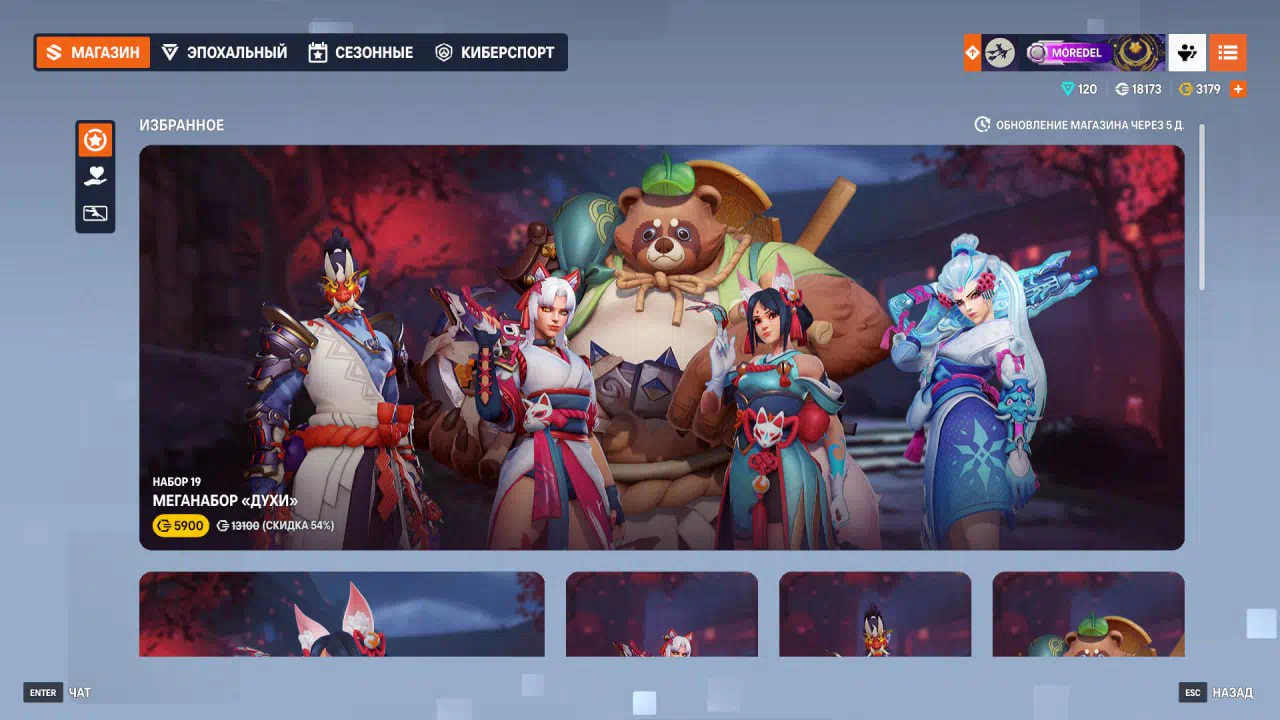Go to the Сезонные tab

361,52
